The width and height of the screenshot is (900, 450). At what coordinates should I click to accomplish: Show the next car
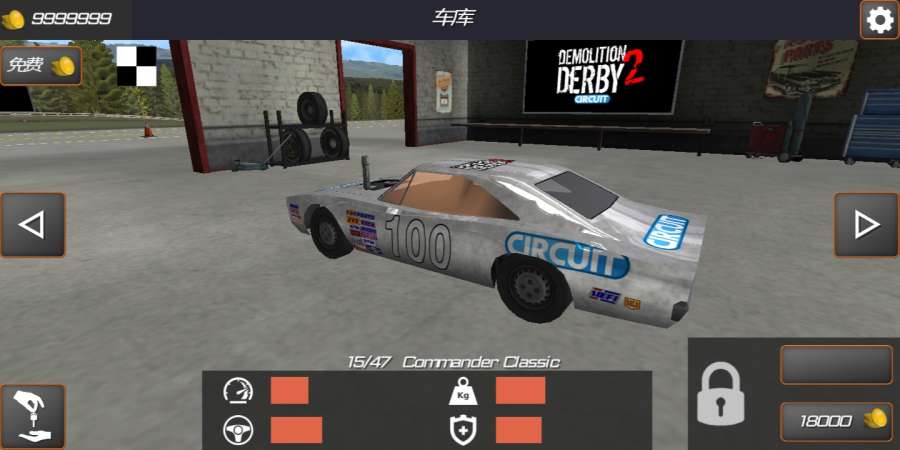click(866, 225)
